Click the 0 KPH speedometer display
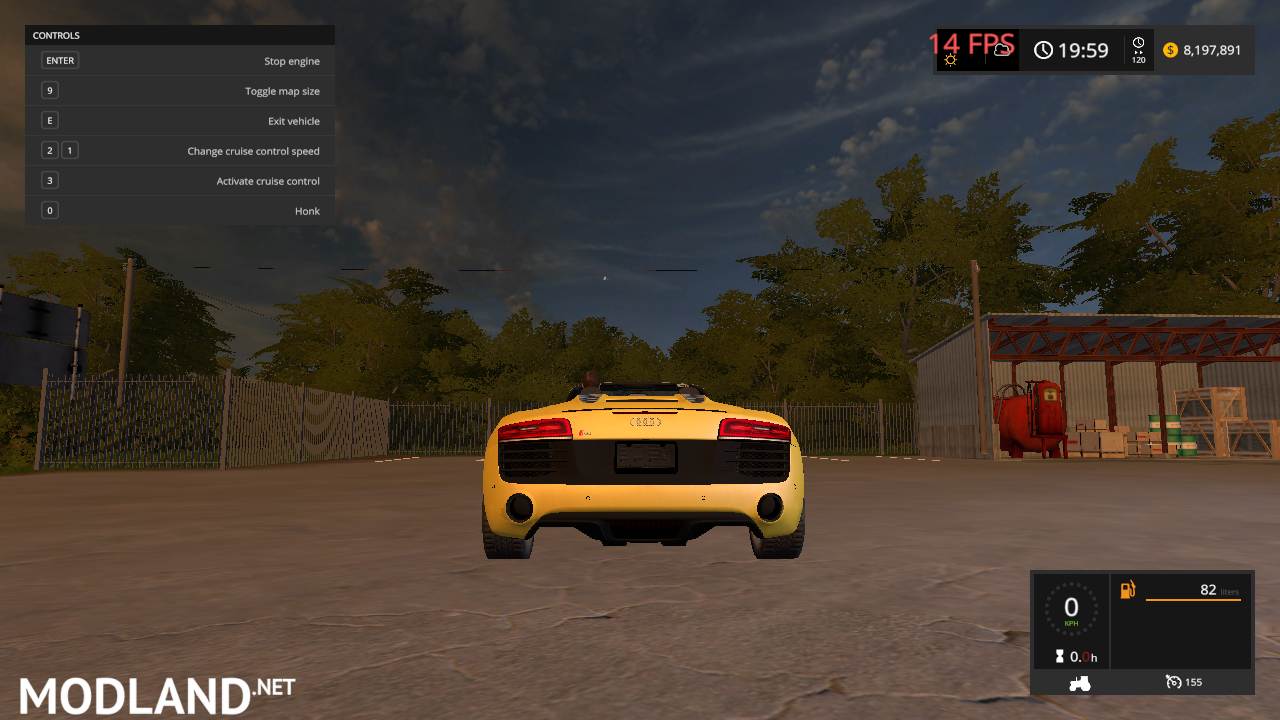This screenshot has height=720, width=1280. pos(1071,610)
